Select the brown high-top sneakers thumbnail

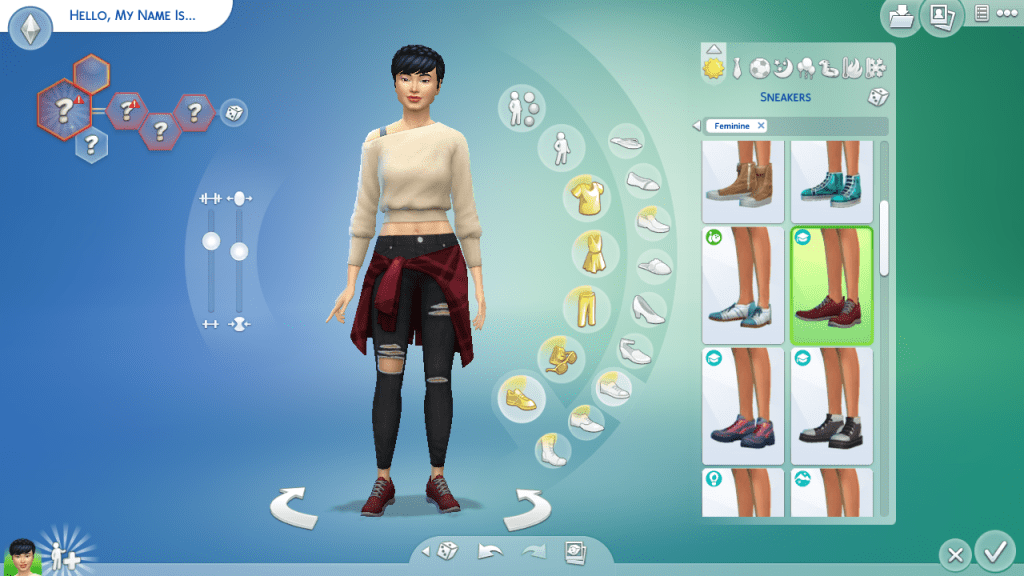pyautogui.click(x=742, y=180)
